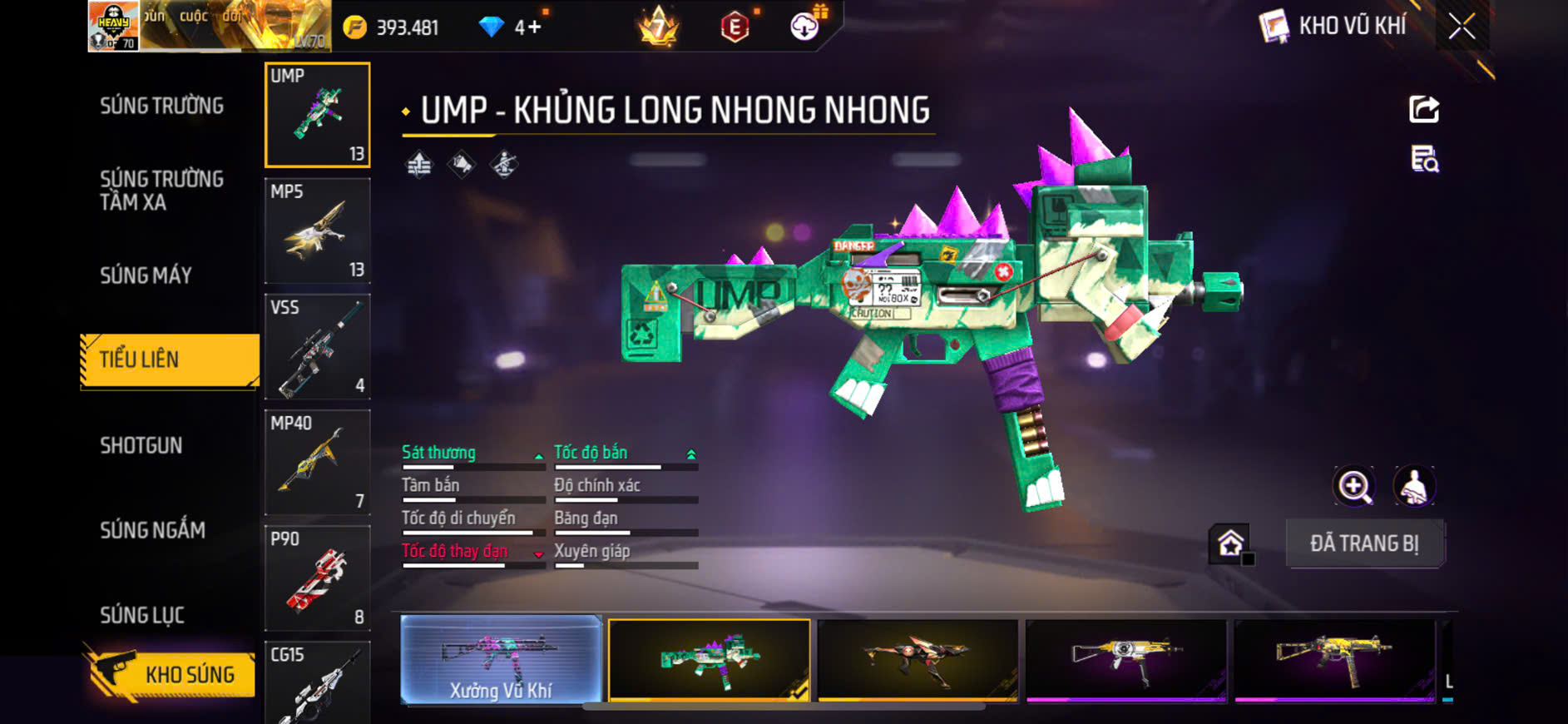Select the P90 weapon tile

[317, 578]
